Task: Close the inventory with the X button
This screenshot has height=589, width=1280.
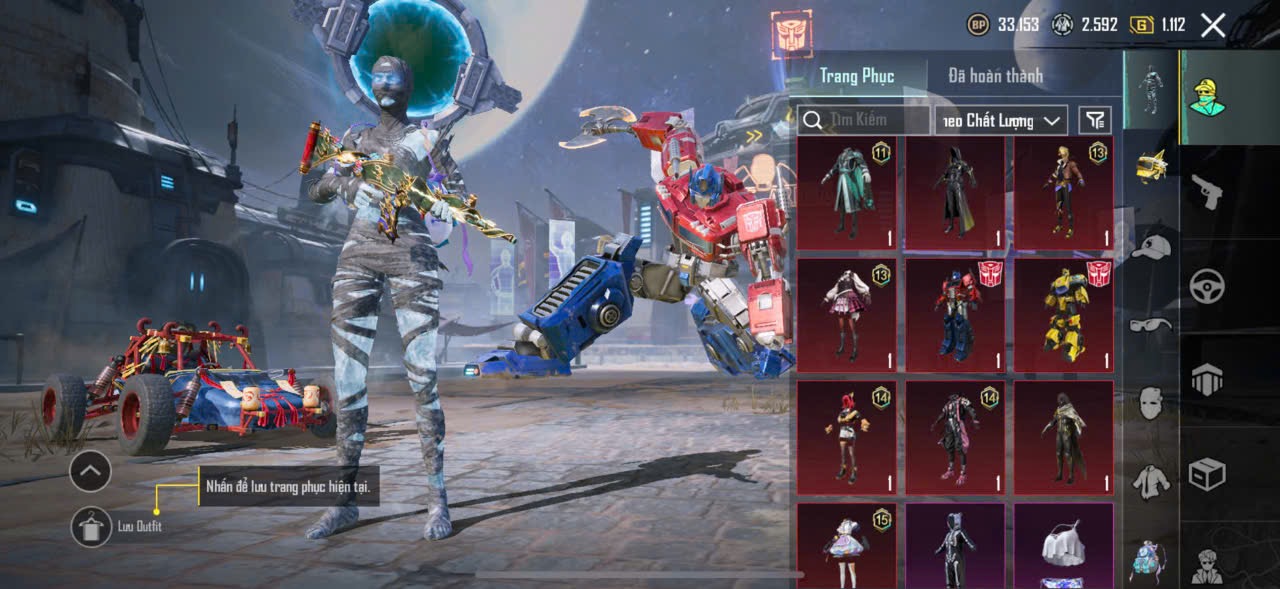Action: pyautogui.click(x=1213, y=26)
